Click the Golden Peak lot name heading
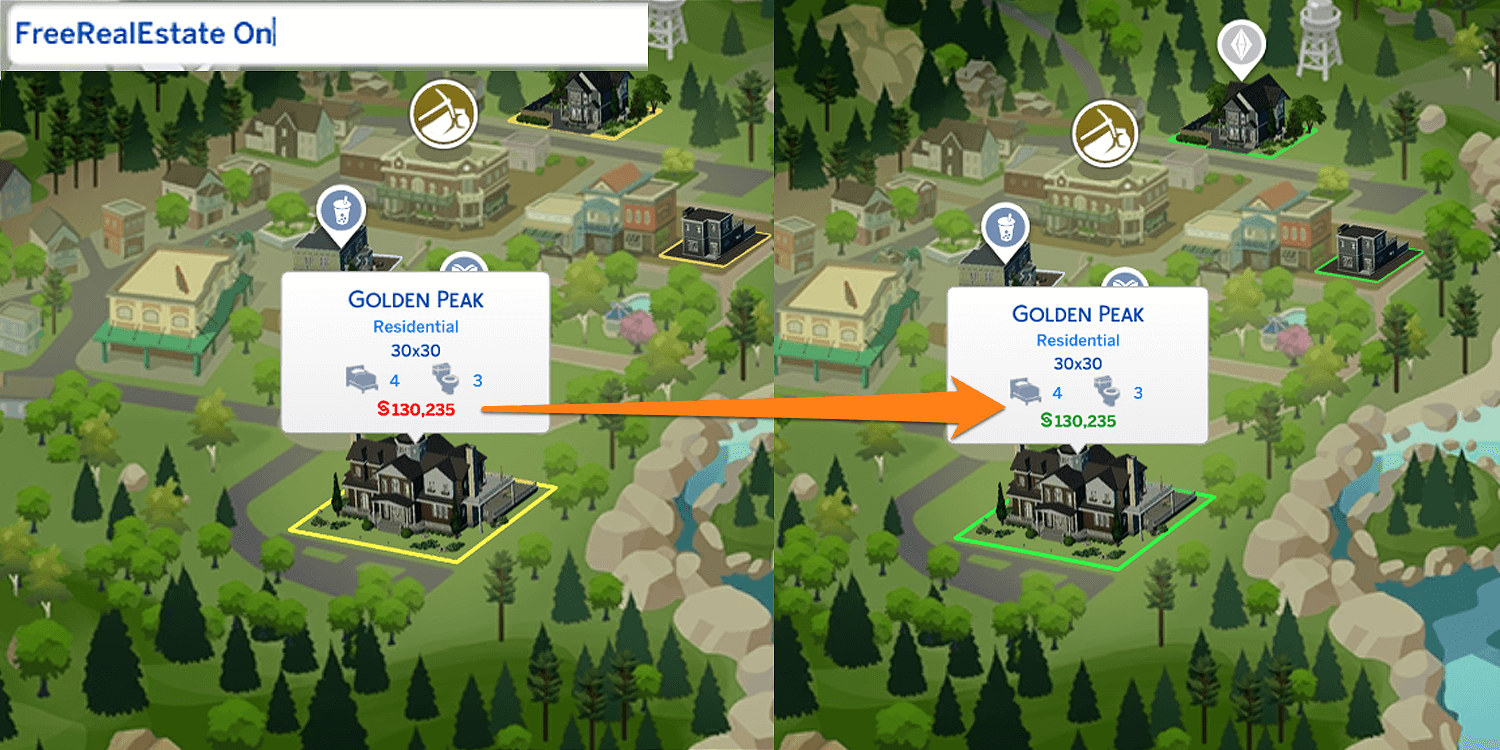 [x=415, y=299]
